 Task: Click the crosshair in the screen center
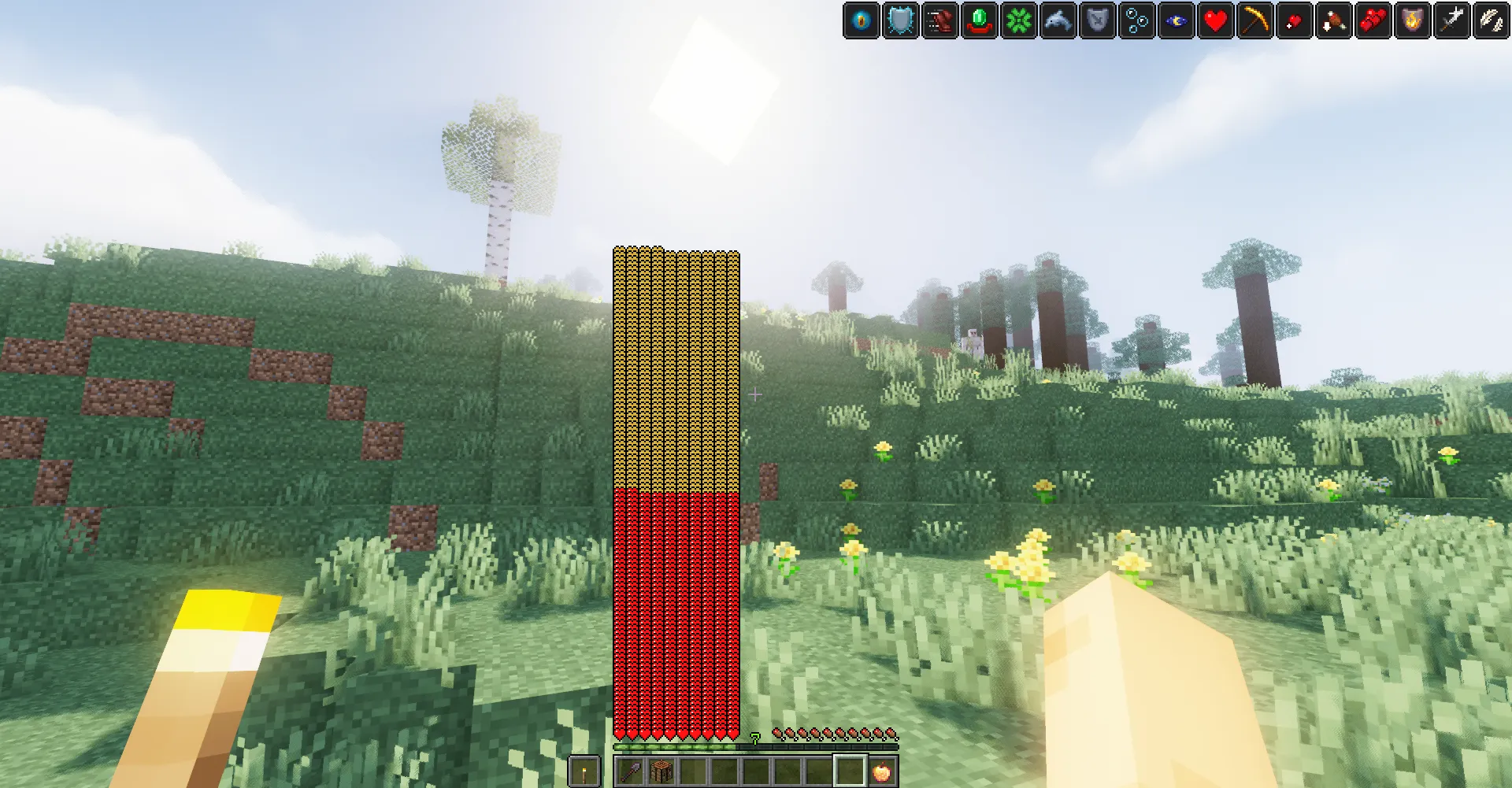coord(754,393)
